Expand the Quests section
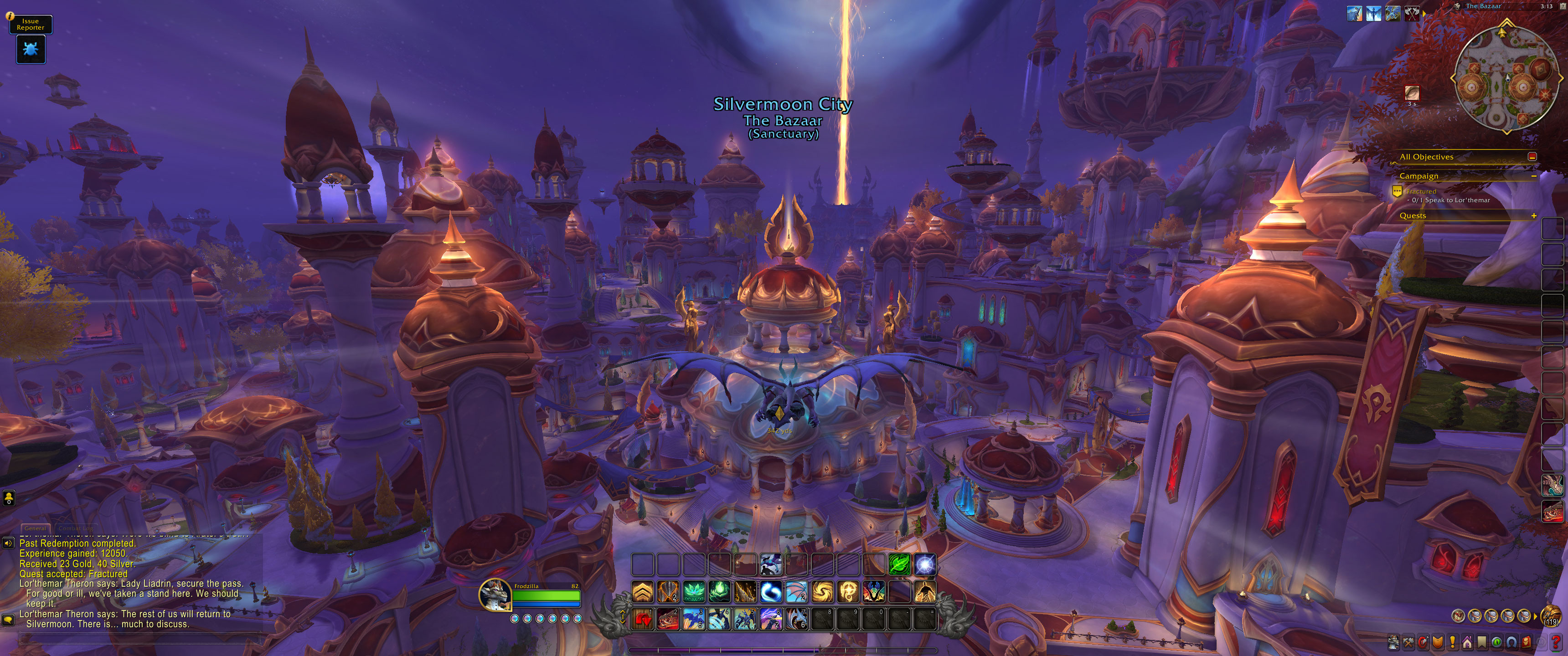The image size is (1568, 656). click(x=1533, y=215)
